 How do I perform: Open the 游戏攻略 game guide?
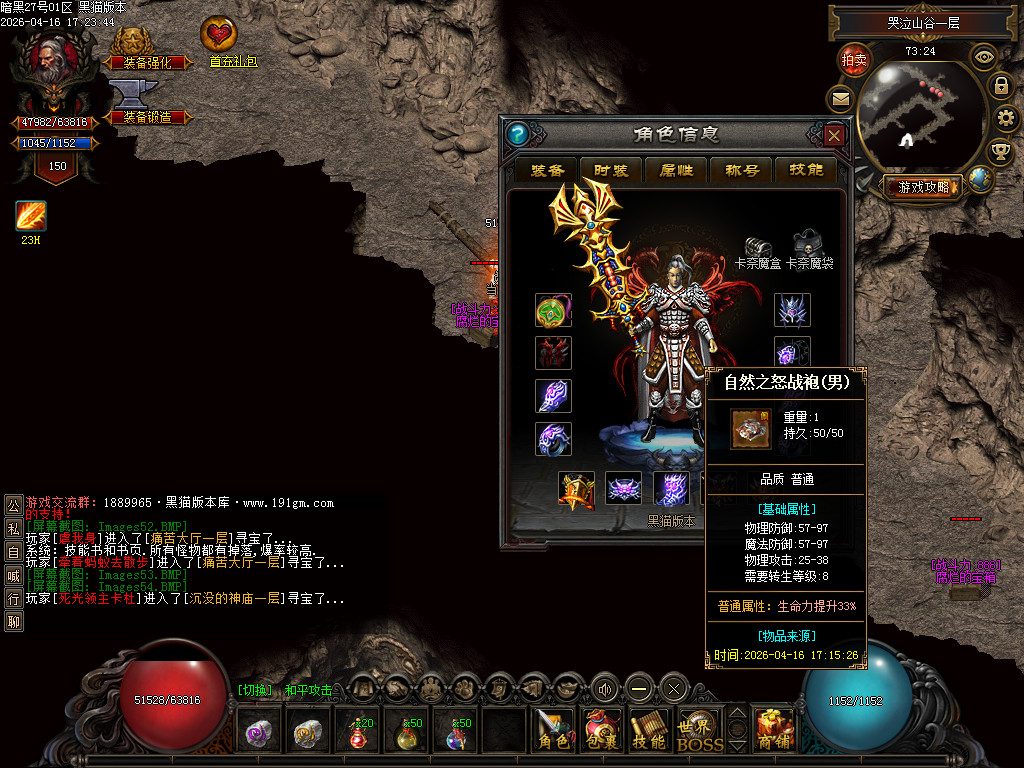[x=921, y=186]
